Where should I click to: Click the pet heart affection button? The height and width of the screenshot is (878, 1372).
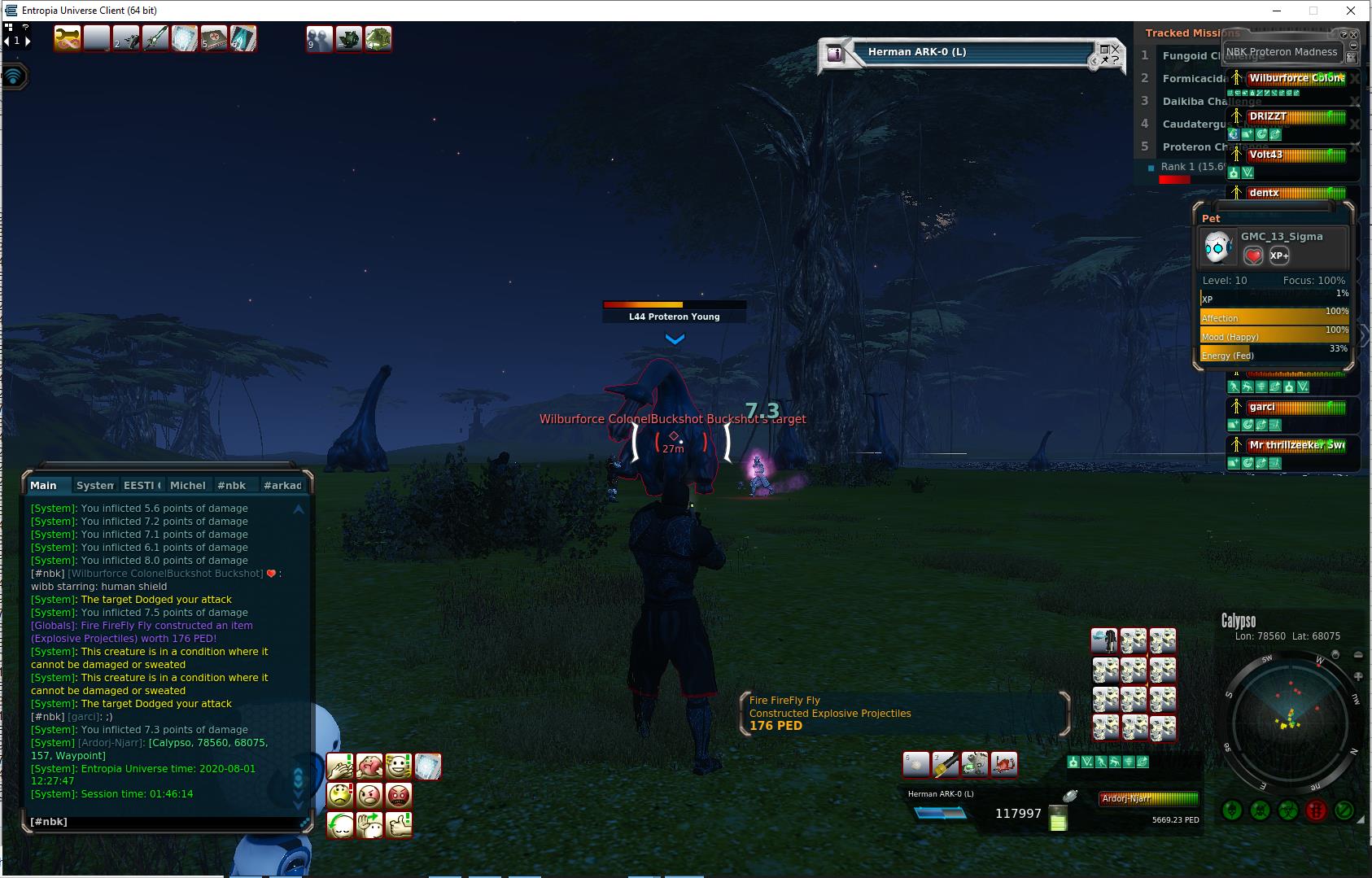pos(1253,256)
